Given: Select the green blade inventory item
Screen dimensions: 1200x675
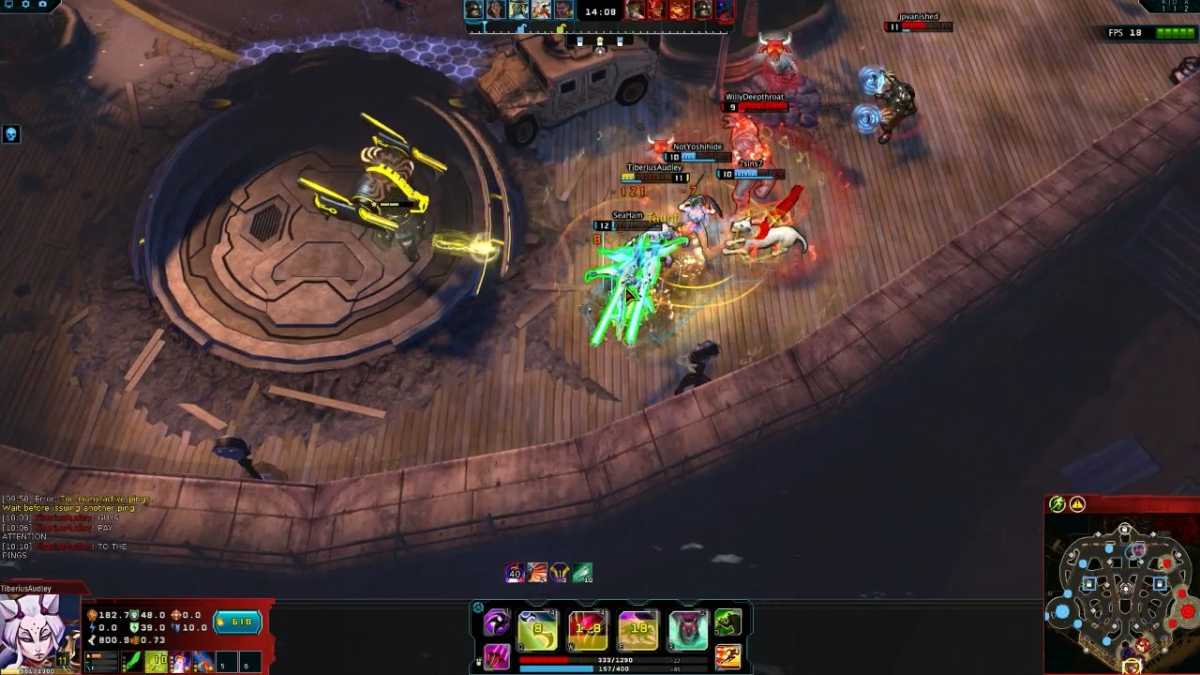Looking at the screenshot, I should click(132, 661).
